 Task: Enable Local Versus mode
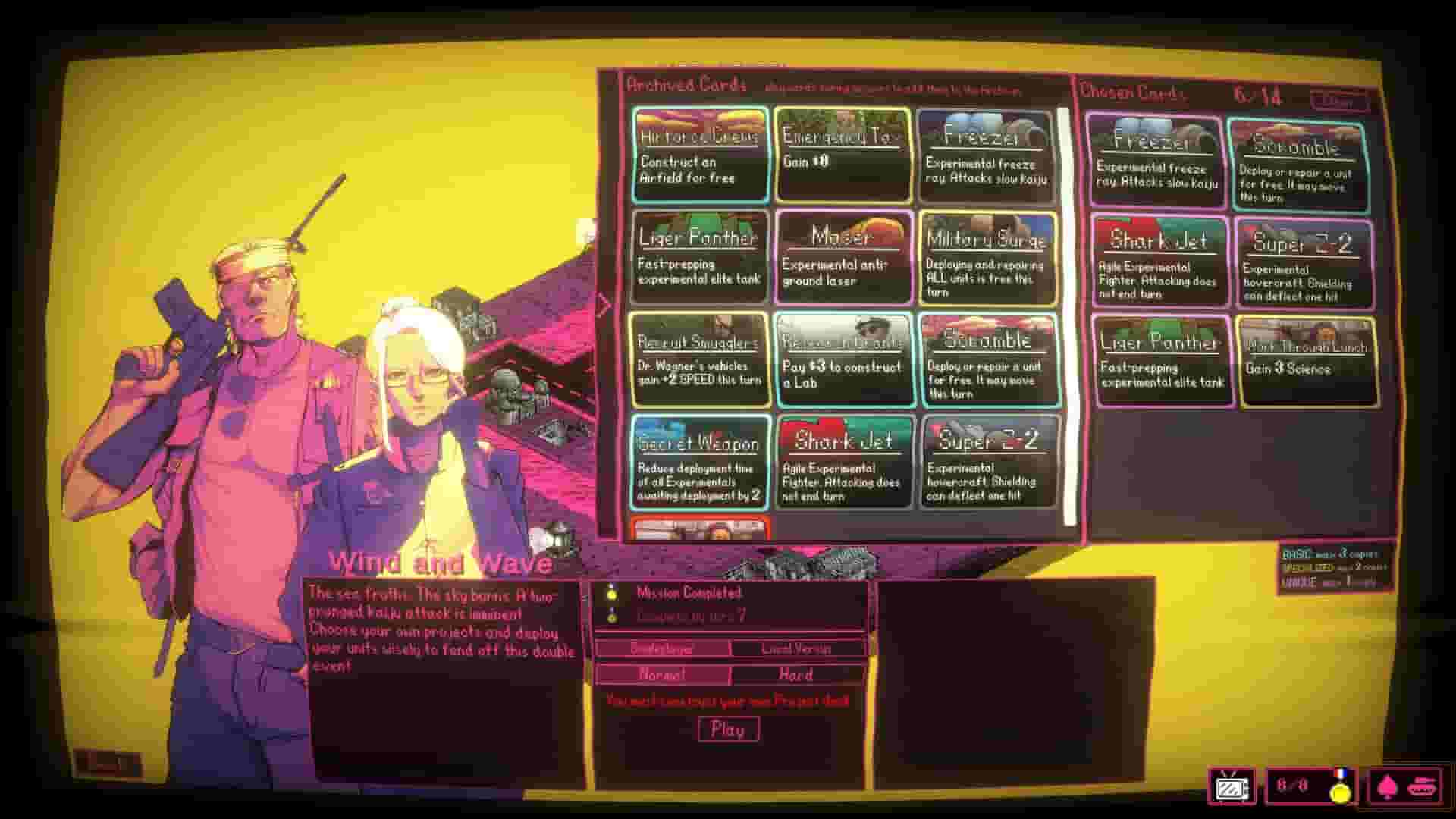pos(797,648)
